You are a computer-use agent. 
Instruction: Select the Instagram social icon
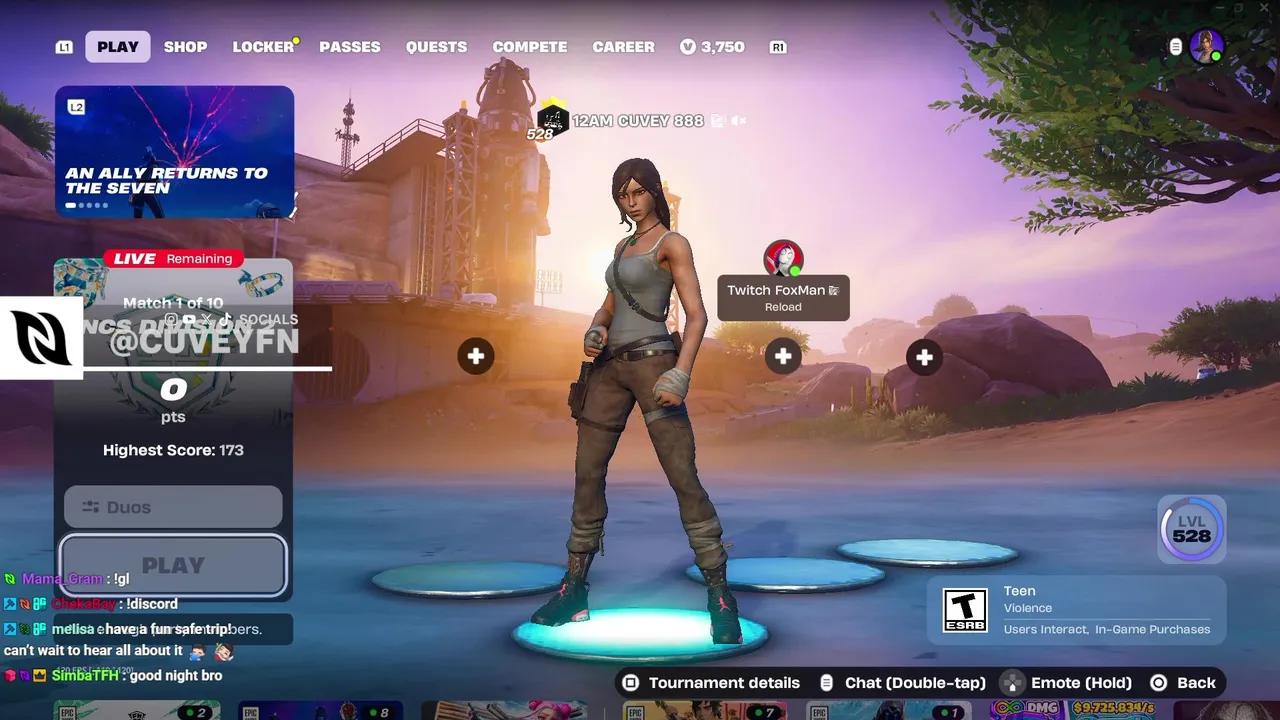171,319
